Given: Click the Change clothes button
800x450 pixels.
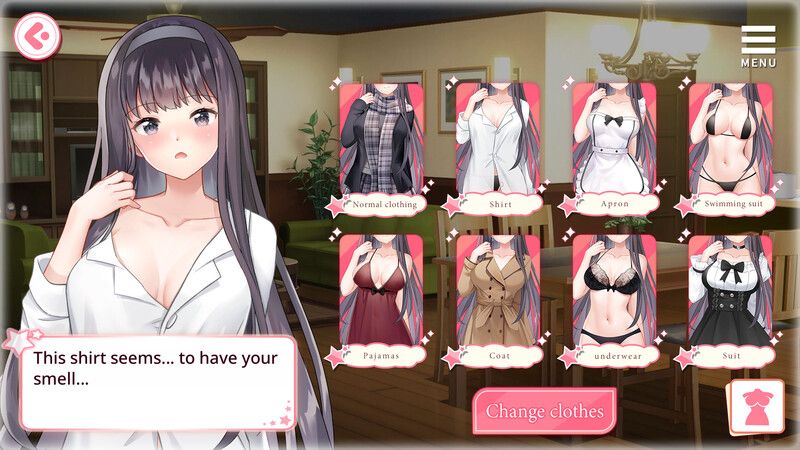Looking at the screenshot, I should point(544,410).
